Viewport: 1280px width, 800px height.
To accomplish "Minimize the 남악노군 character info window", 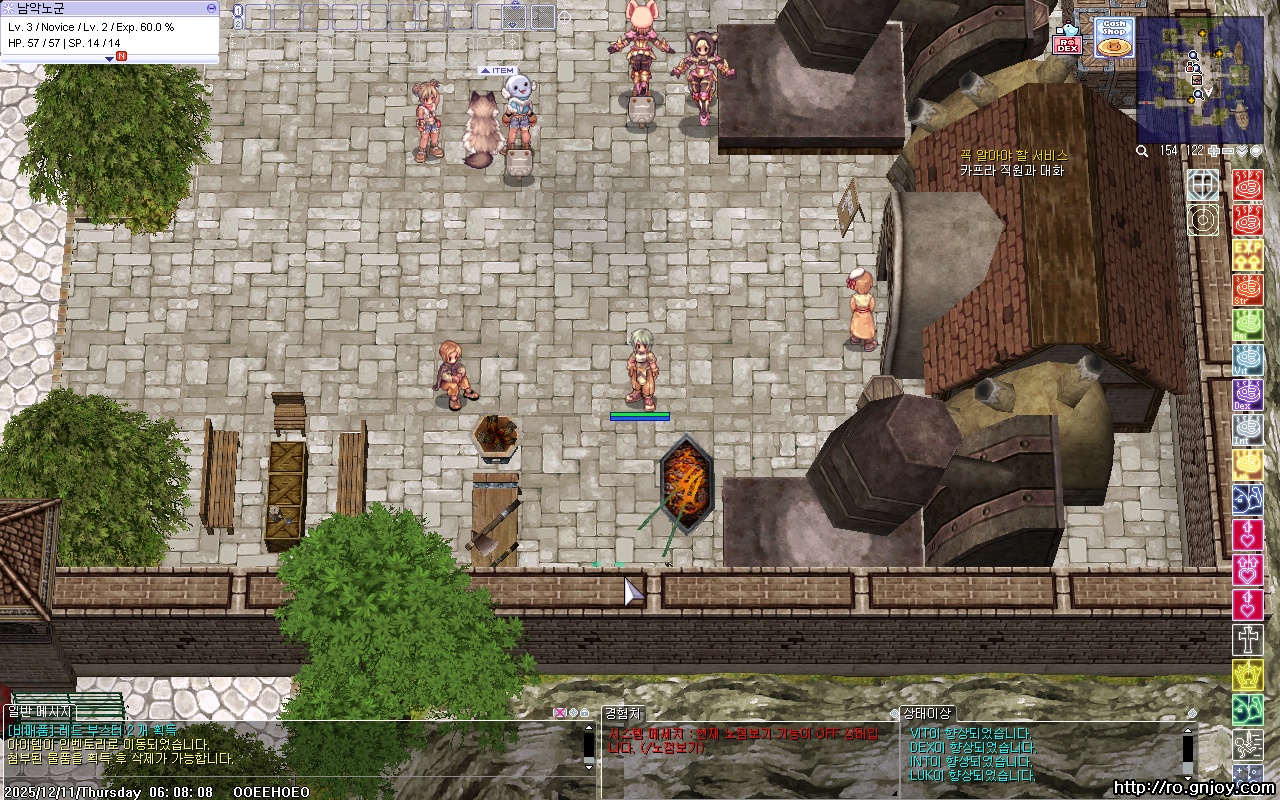I will (x=211, y=7).
